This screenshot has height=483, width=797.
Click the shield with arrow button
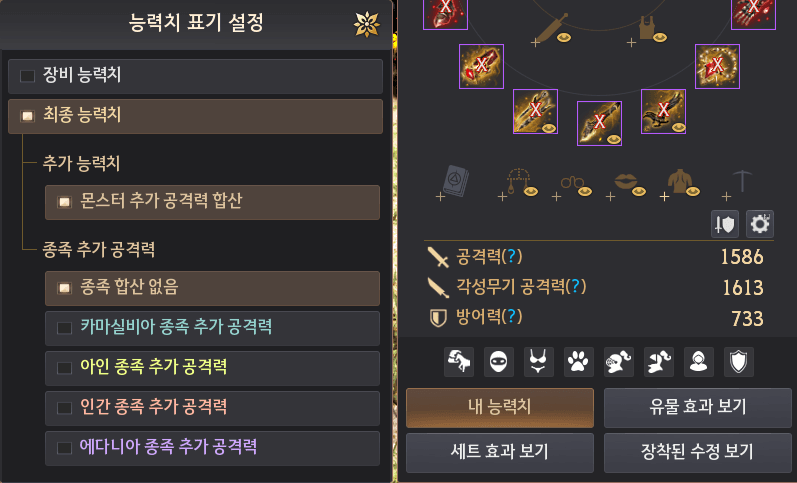pyautogui.click(x=725, y=224)
